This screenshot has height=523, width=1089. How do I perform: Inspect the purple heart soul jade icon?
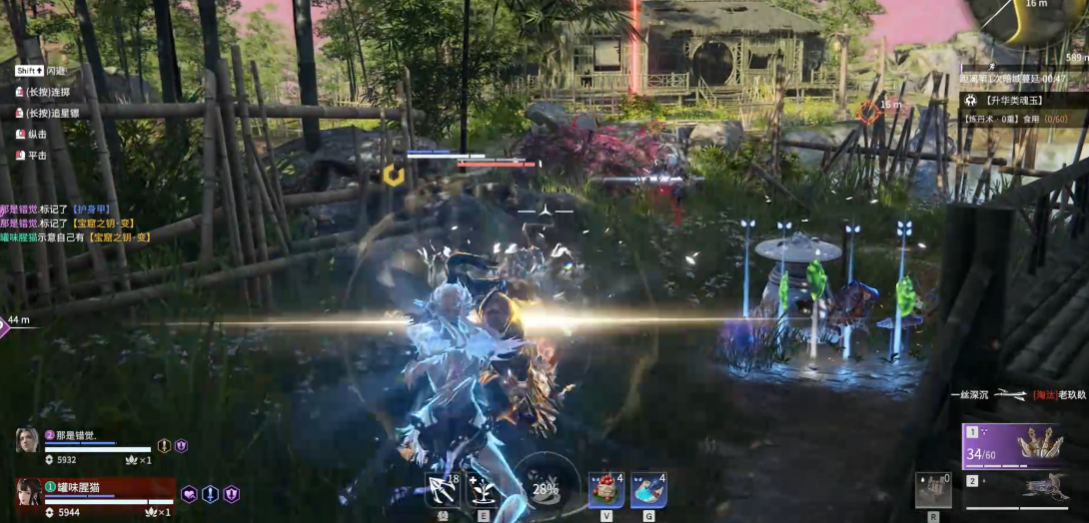pos(189,493)
